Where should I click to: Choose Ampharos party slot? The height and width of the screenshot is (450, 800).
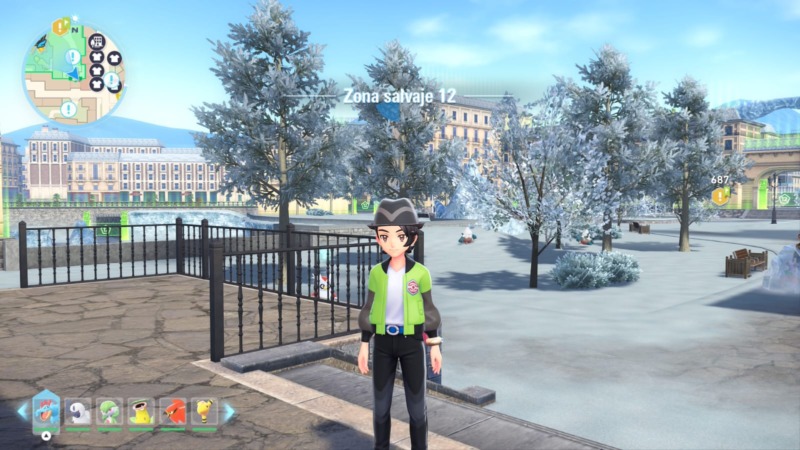204,412
